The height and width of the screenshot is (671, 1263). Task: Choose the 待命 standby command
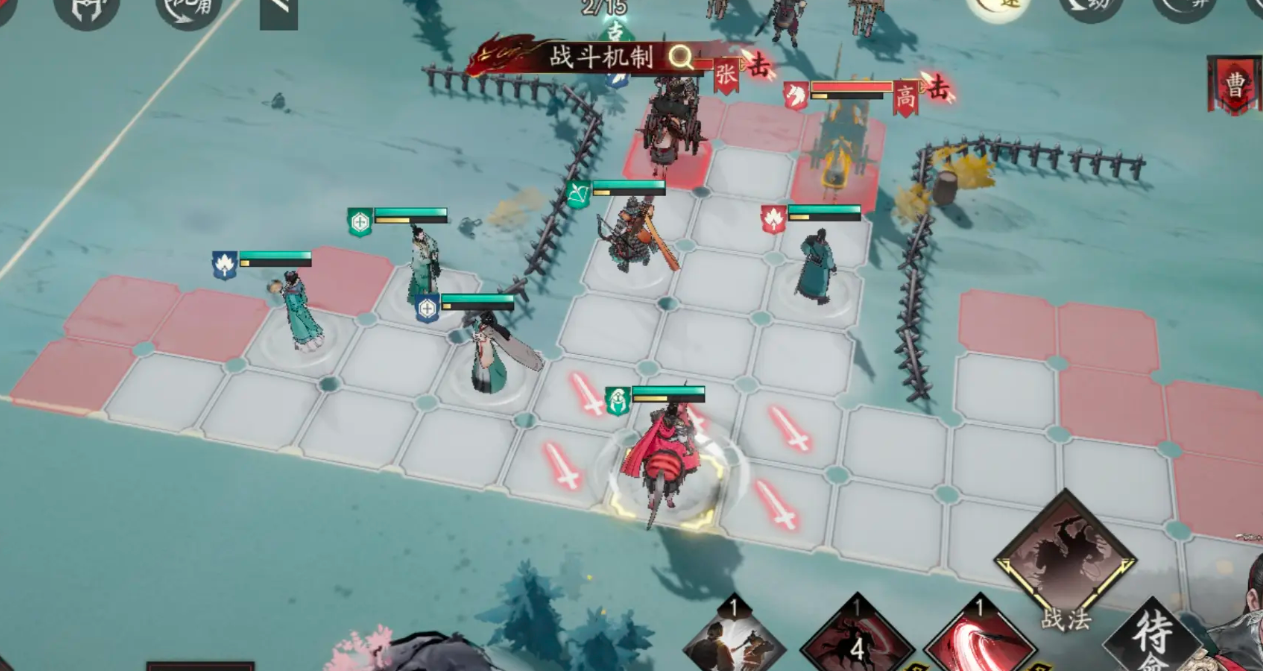coord(1152,639)
